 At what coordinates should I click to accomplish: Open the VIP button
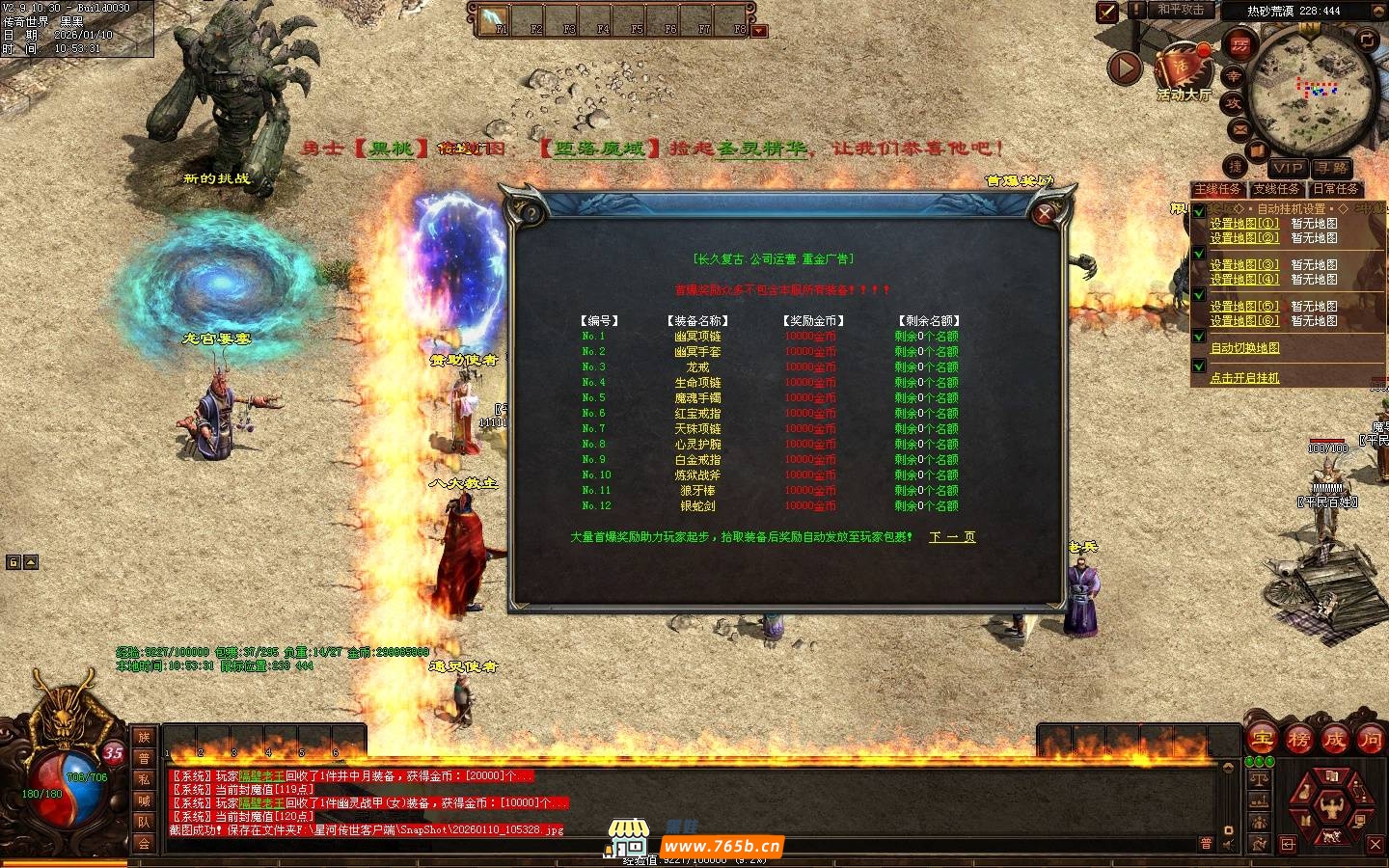click(1287, 168)
